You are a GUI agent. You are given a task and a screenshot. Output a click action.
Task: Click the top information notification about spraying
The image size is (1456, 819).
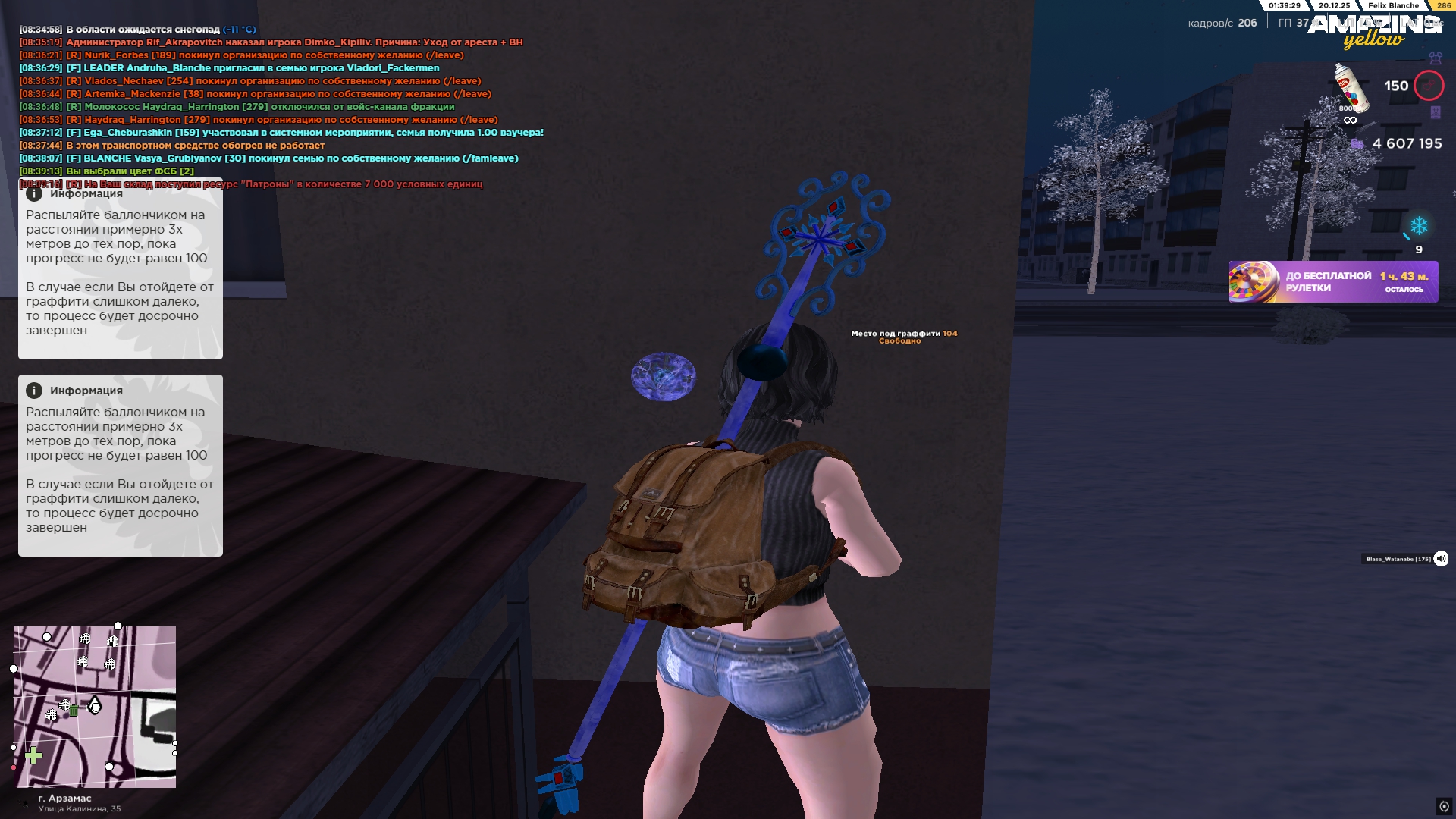[120, 273]
